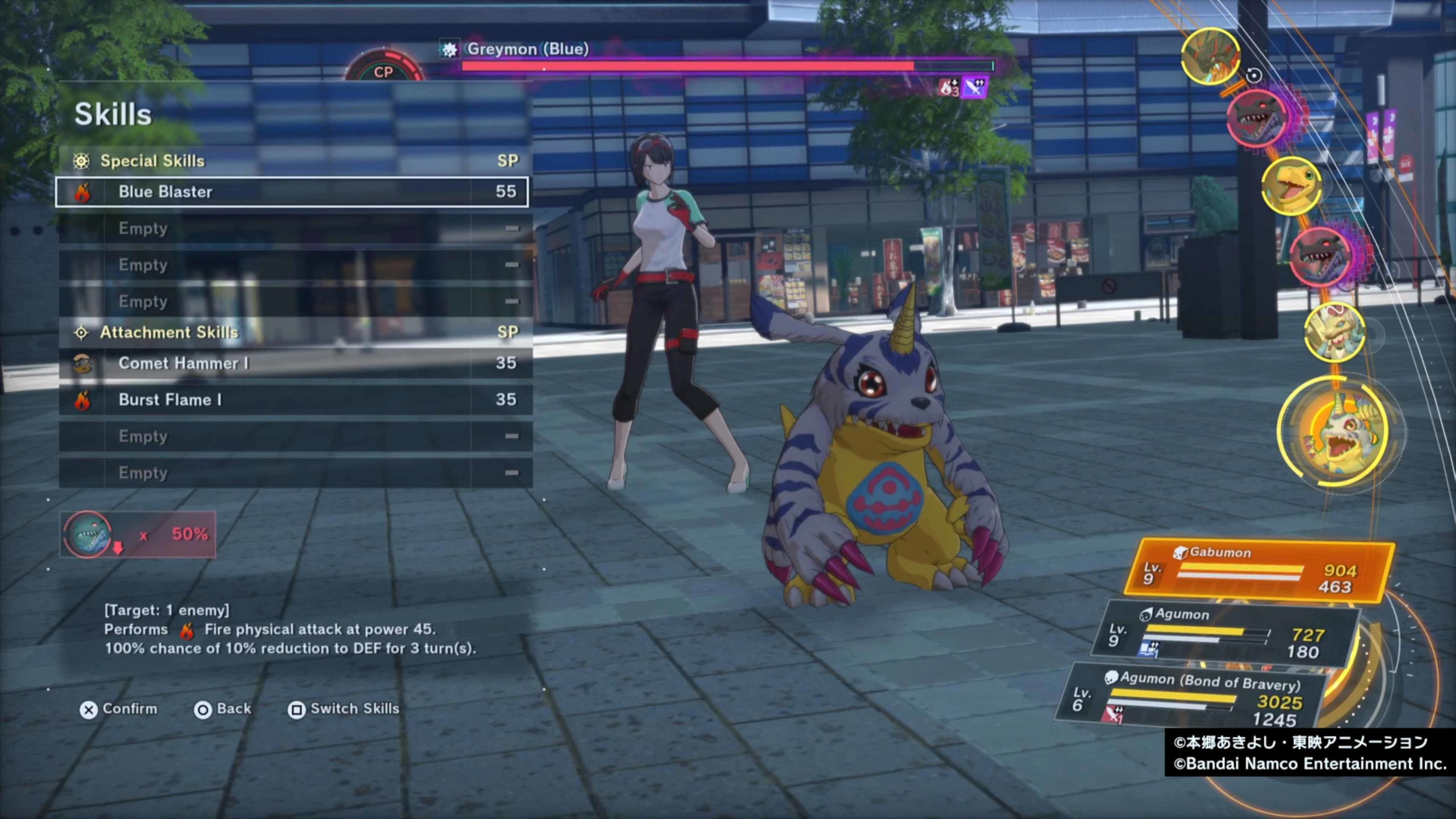Select the Blue Blaster skill
Image resolution: width=1456 pixels, height=819 pixels.
[x=291, y=192]
